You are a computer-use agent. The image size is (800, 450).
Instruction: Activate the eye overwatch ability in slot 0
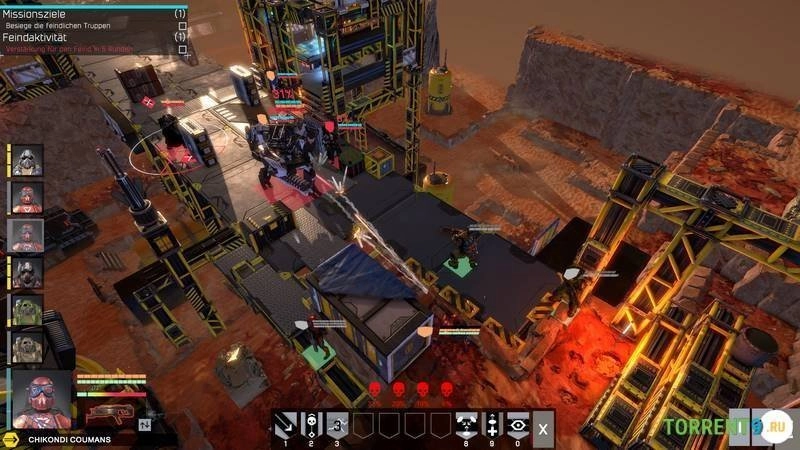click(517, 424)
